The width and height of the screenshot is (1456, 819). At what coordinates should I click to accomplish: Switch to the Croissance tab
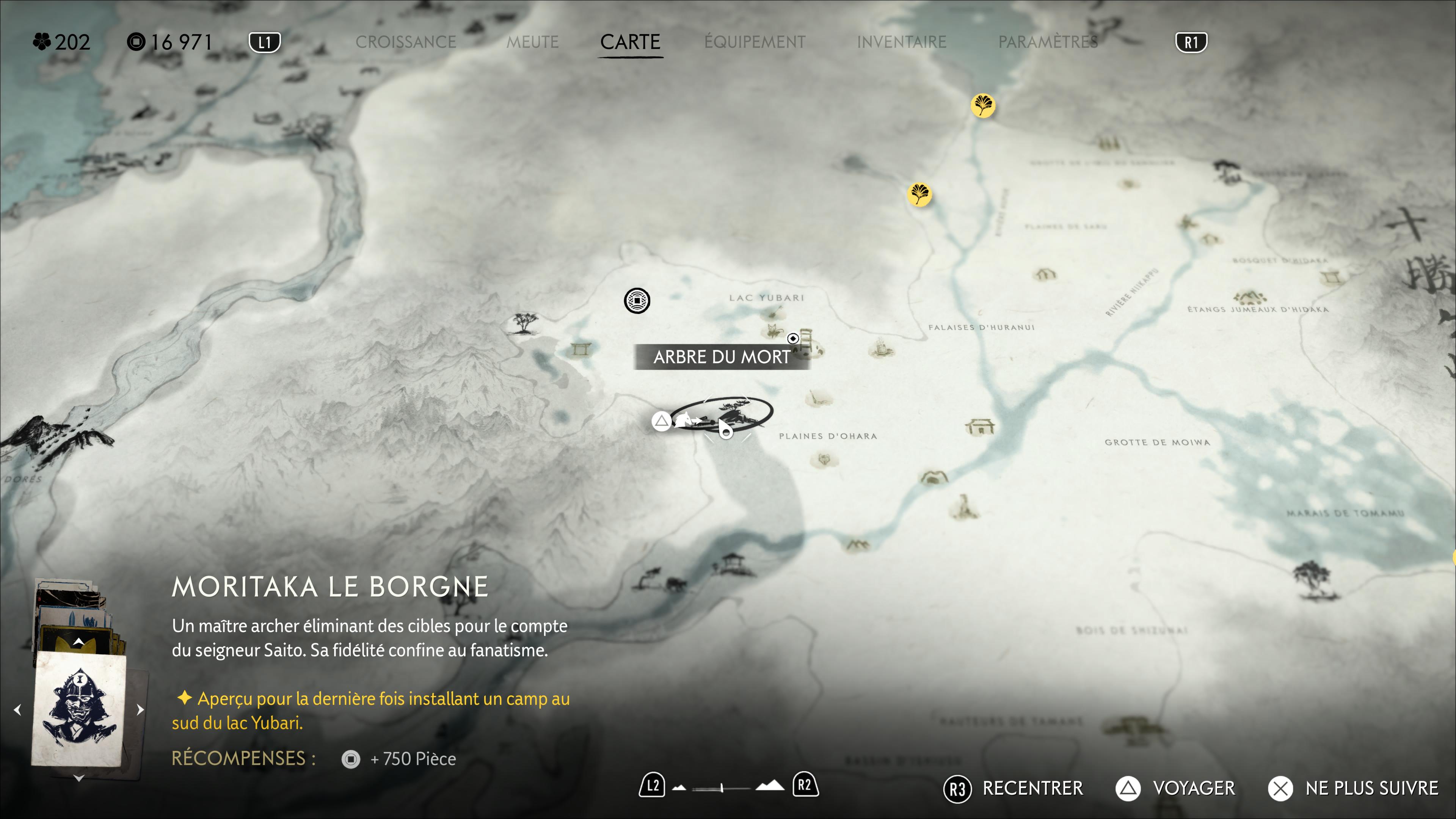405,42
